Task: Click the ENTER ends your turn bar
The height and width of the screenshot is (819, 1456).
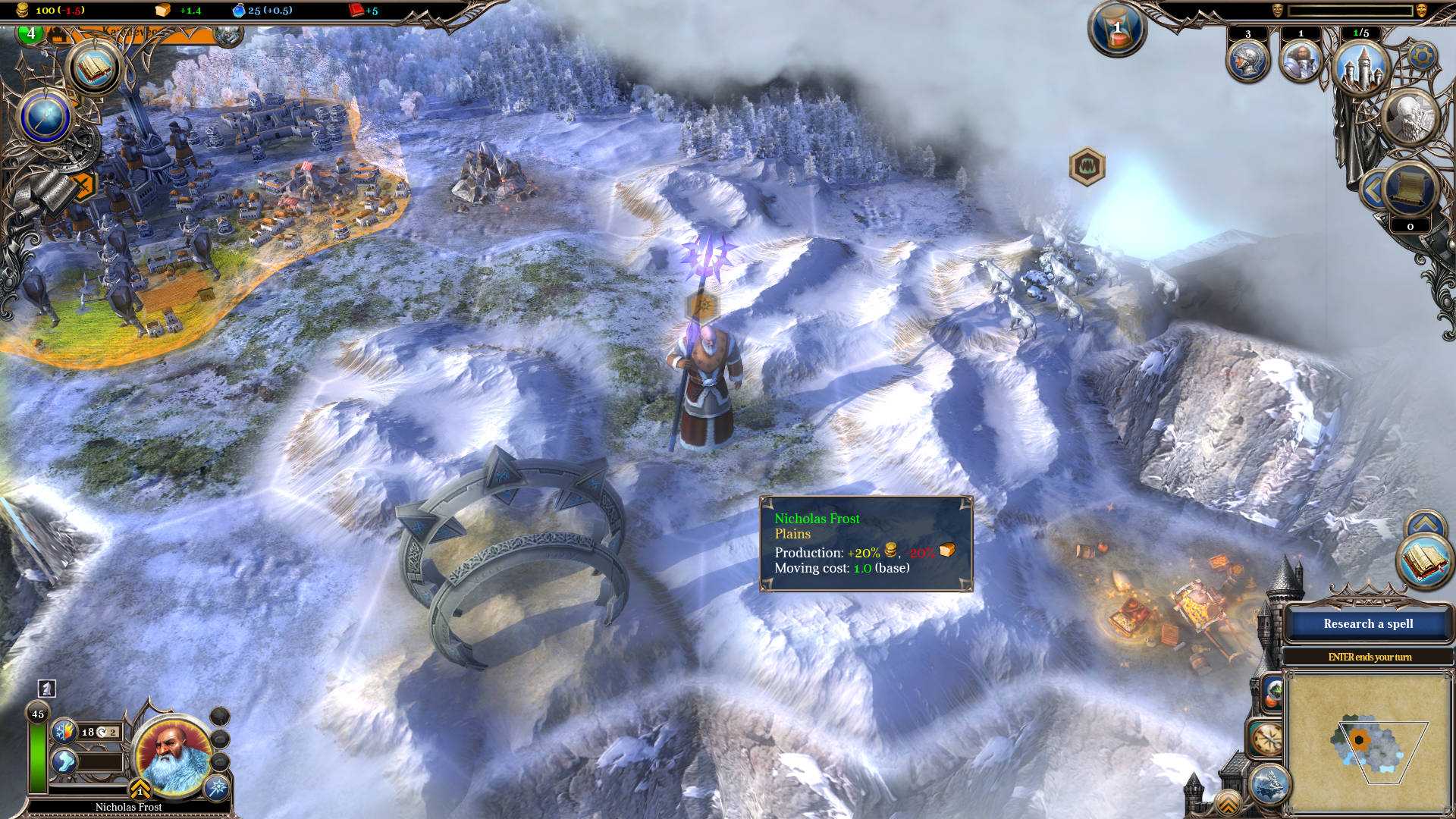Action: click(x=1370, y=657)
